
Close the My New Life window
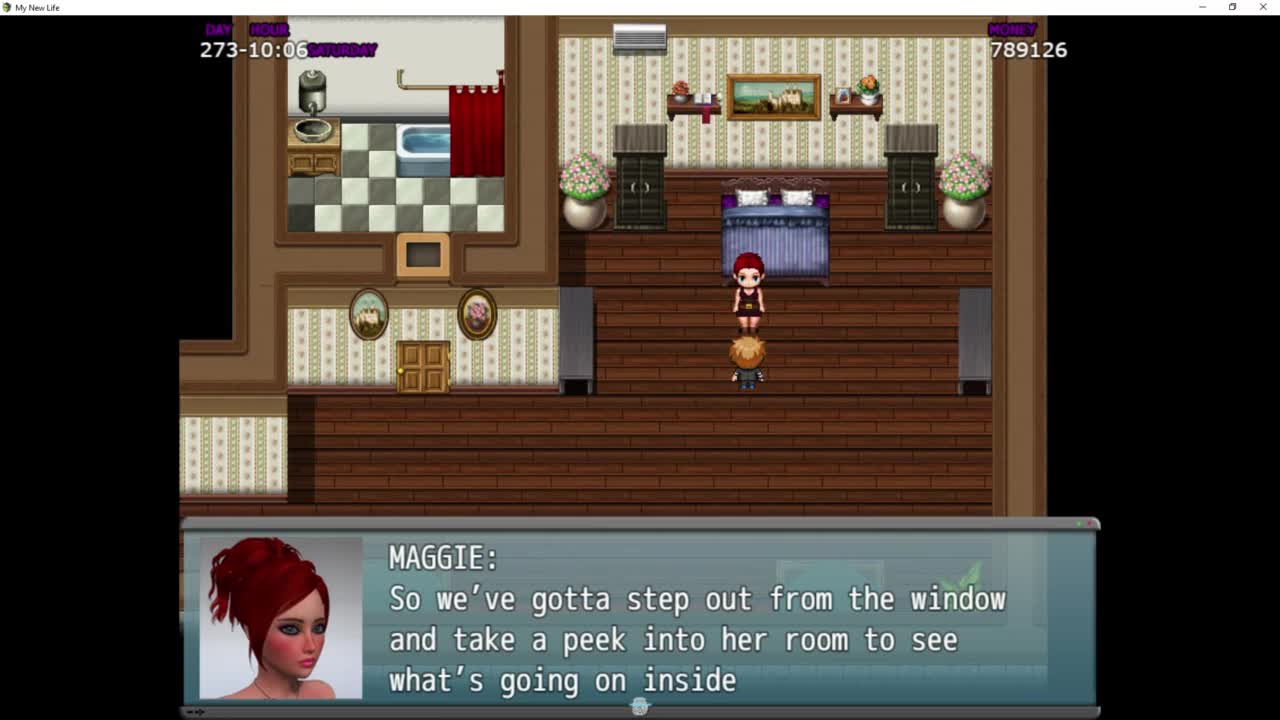[x=1263, y=7]
